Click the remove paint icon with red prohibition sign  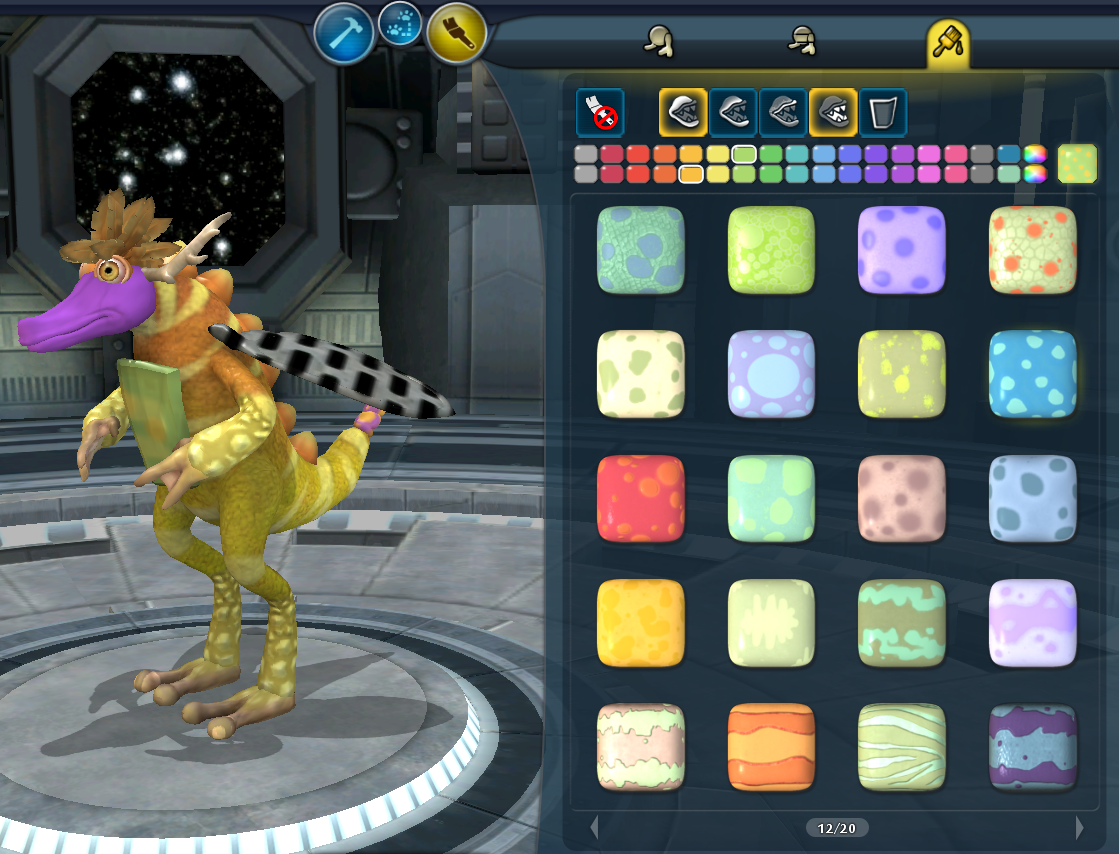600,112
